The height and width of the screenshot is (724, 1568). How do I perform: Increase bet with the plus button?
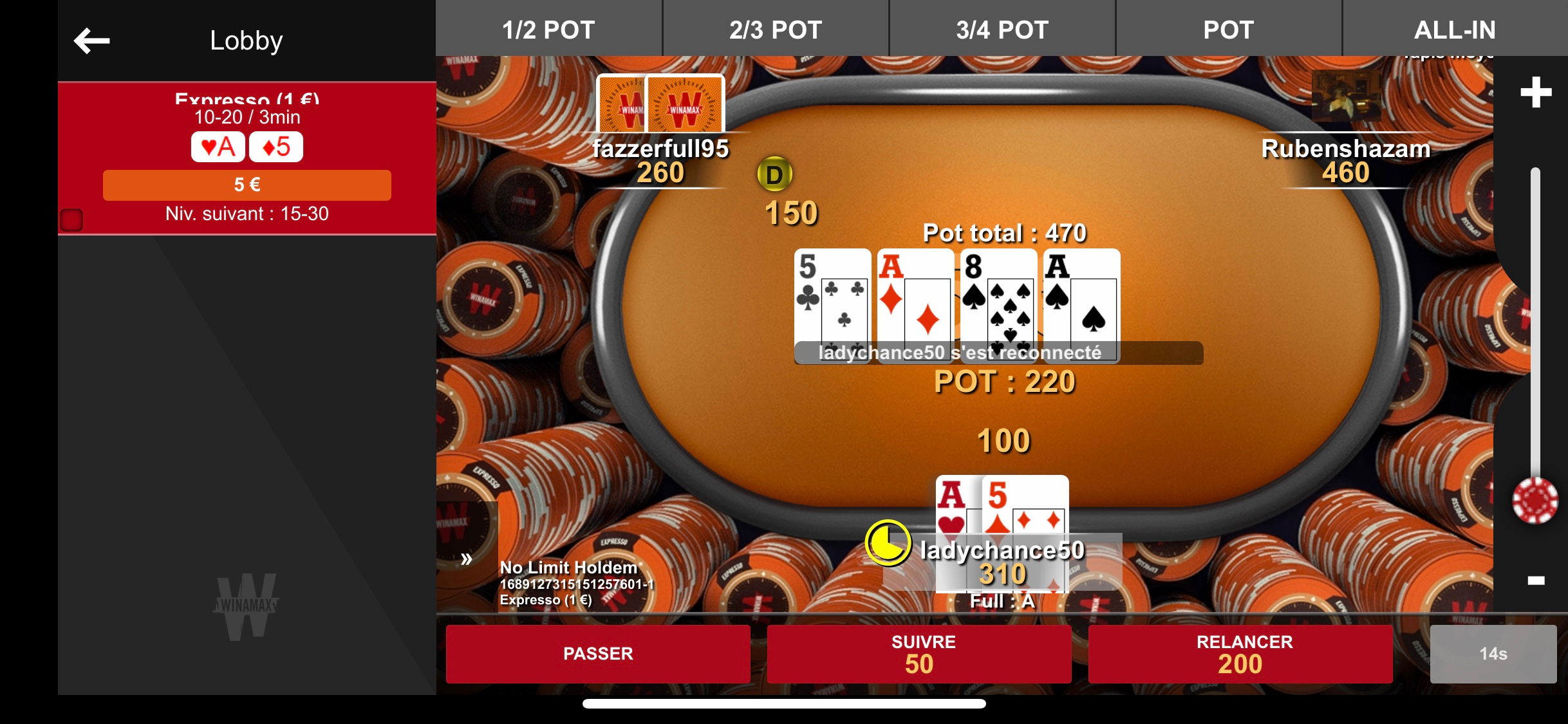tap(1536, 92)
